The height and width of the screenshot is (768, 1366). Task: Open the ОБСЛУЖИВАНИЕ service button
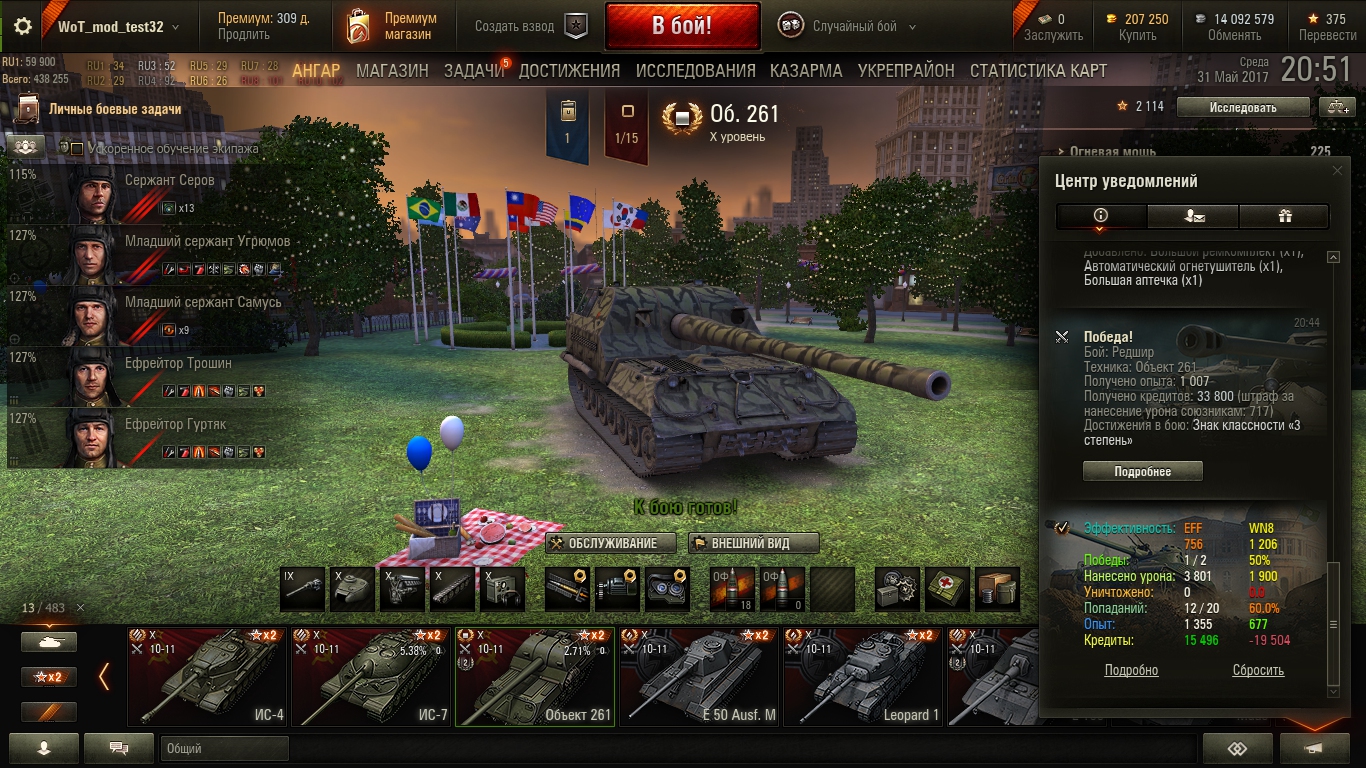click(x=611, y=543)
